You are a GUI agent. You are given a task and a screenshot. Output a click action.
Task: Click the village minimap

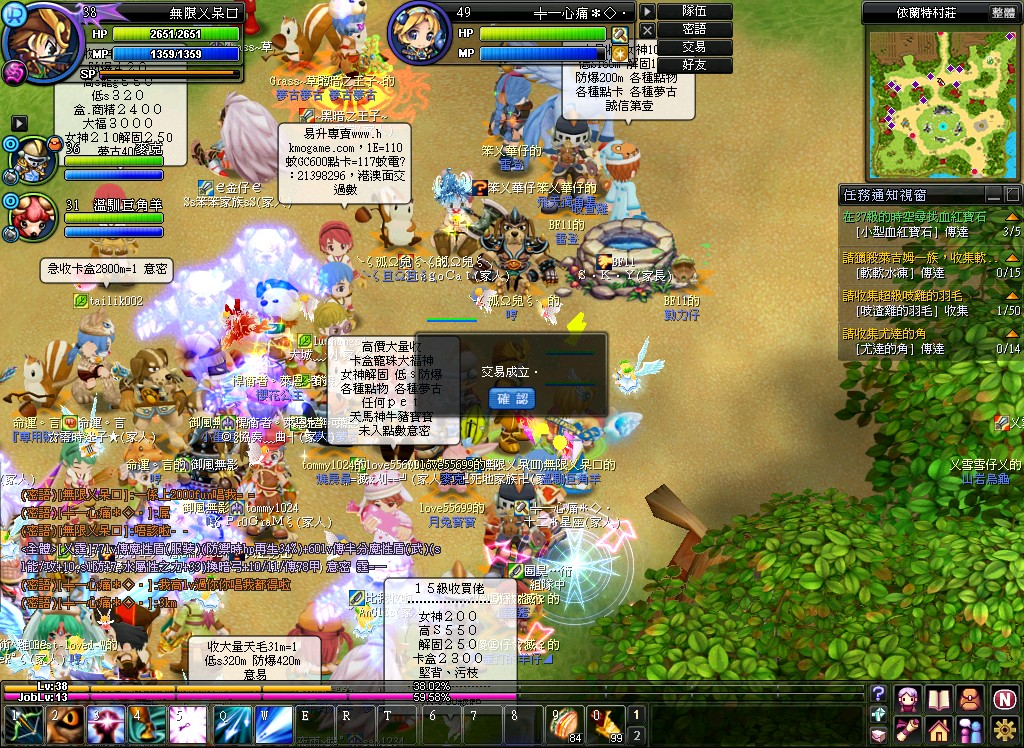pyautogui.click(x=941, y=103)
